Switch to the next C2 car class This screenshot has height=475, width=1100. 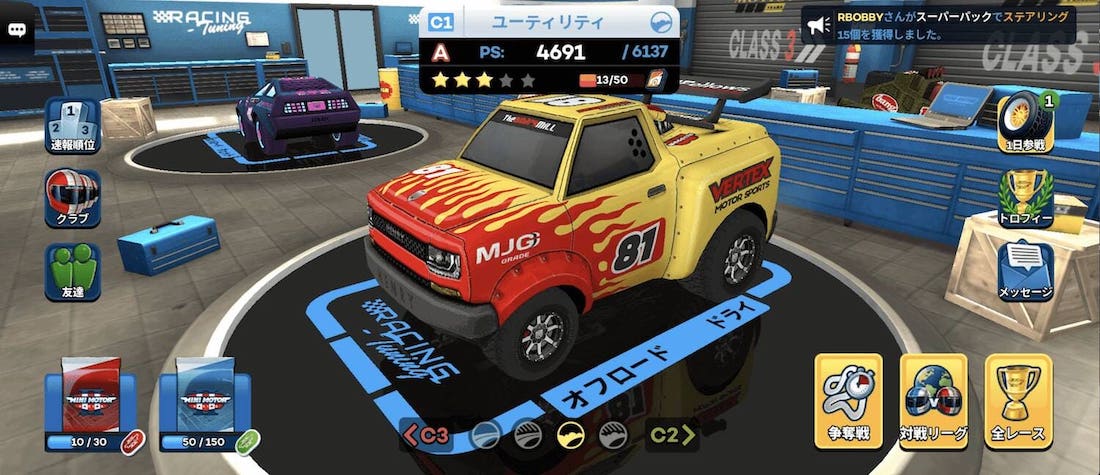pyautogui.click(x=674, y=434)
